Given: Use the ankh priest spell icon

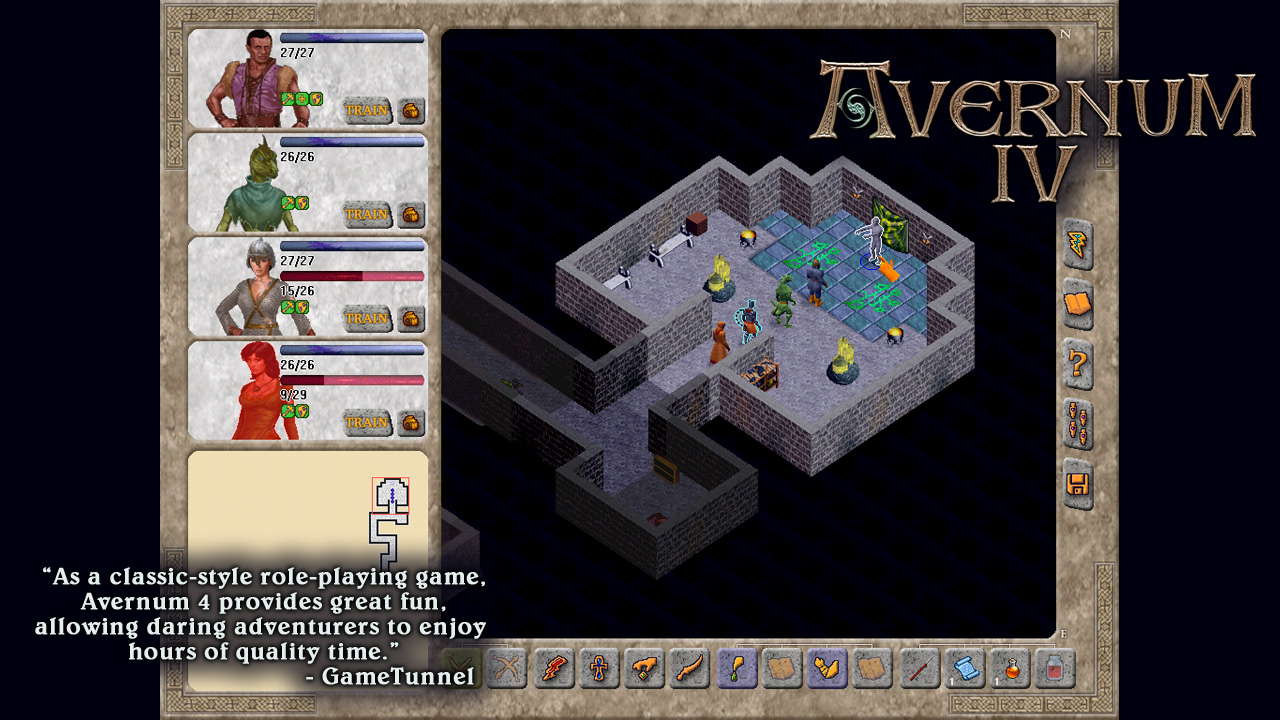Looking at the screenshot, I should [x=598, y=667].
